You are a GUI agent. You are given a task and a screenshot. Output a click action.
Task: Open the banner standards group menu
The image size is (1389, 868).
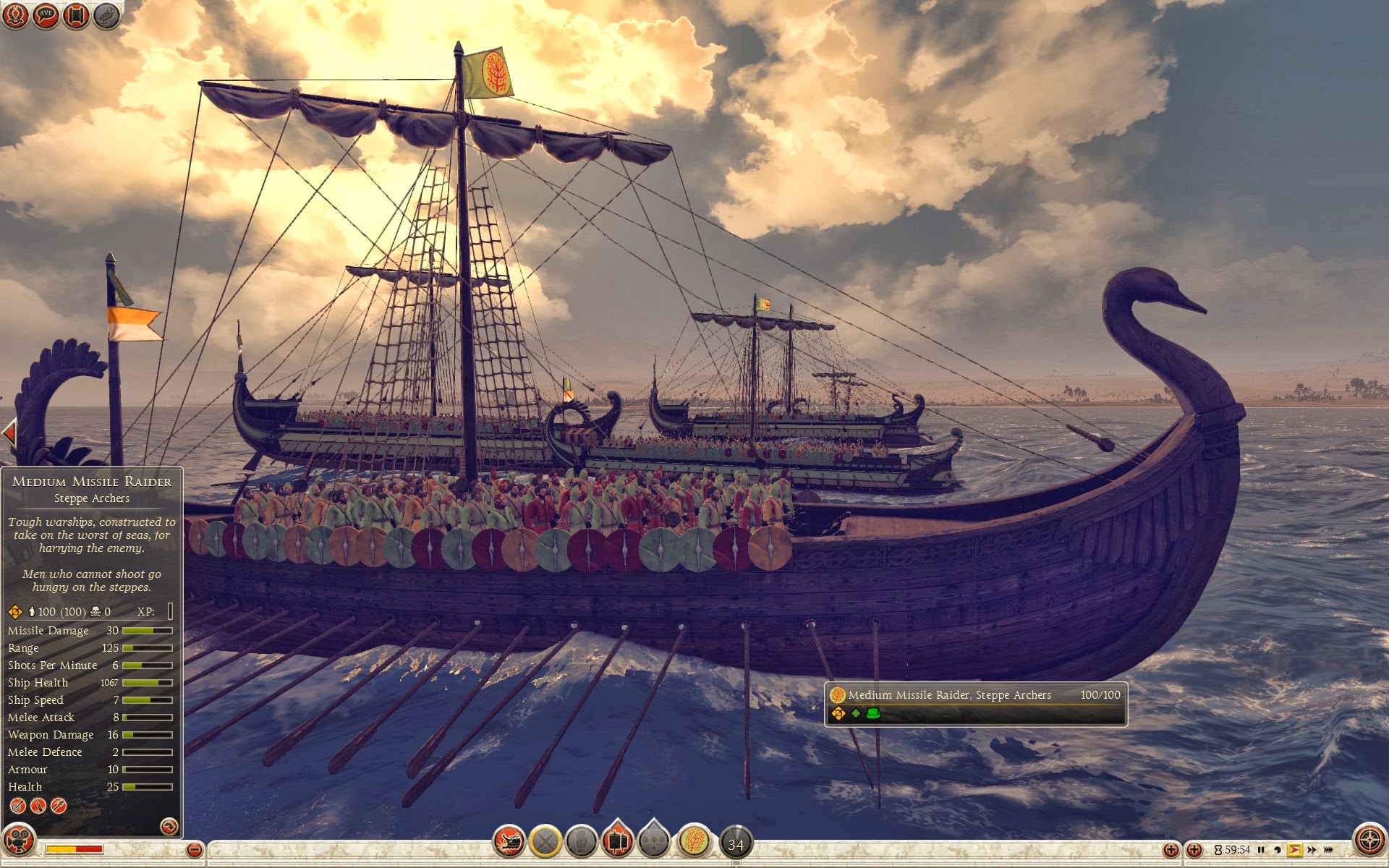pyautogui.click(x=618, y=840)
